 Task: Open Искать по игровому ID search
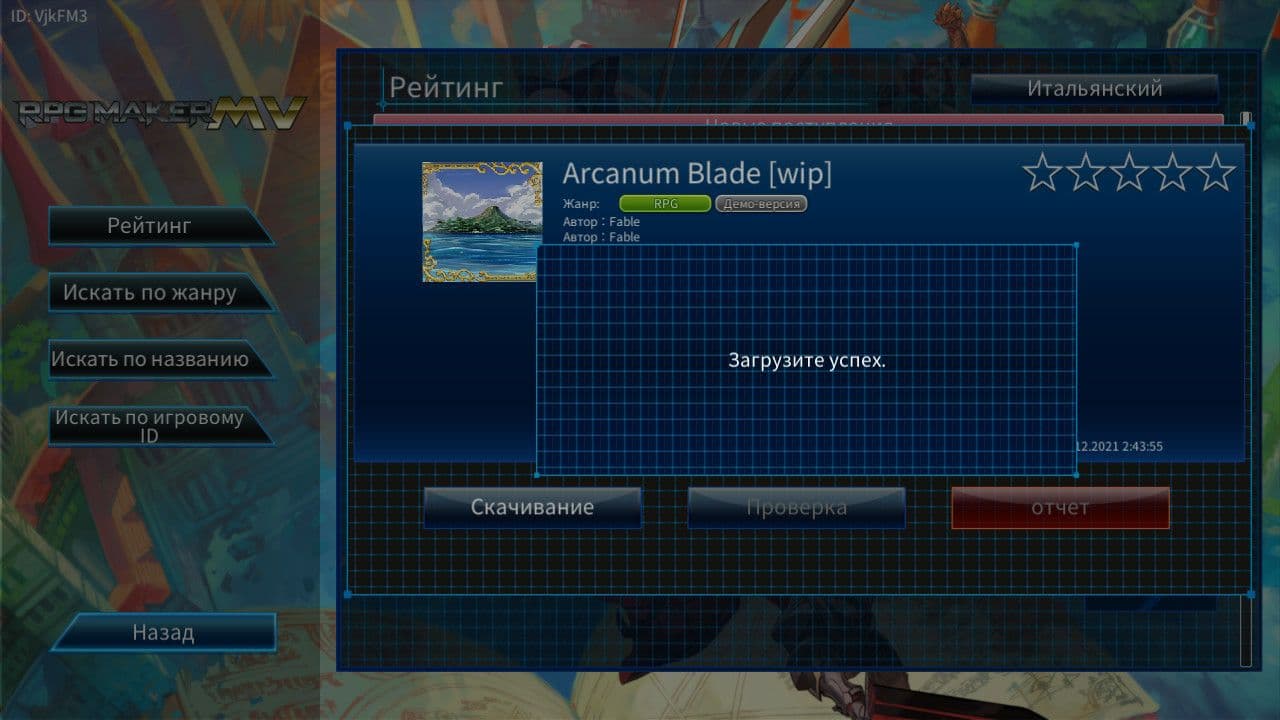pyautogui.click(x=152, y=426)
